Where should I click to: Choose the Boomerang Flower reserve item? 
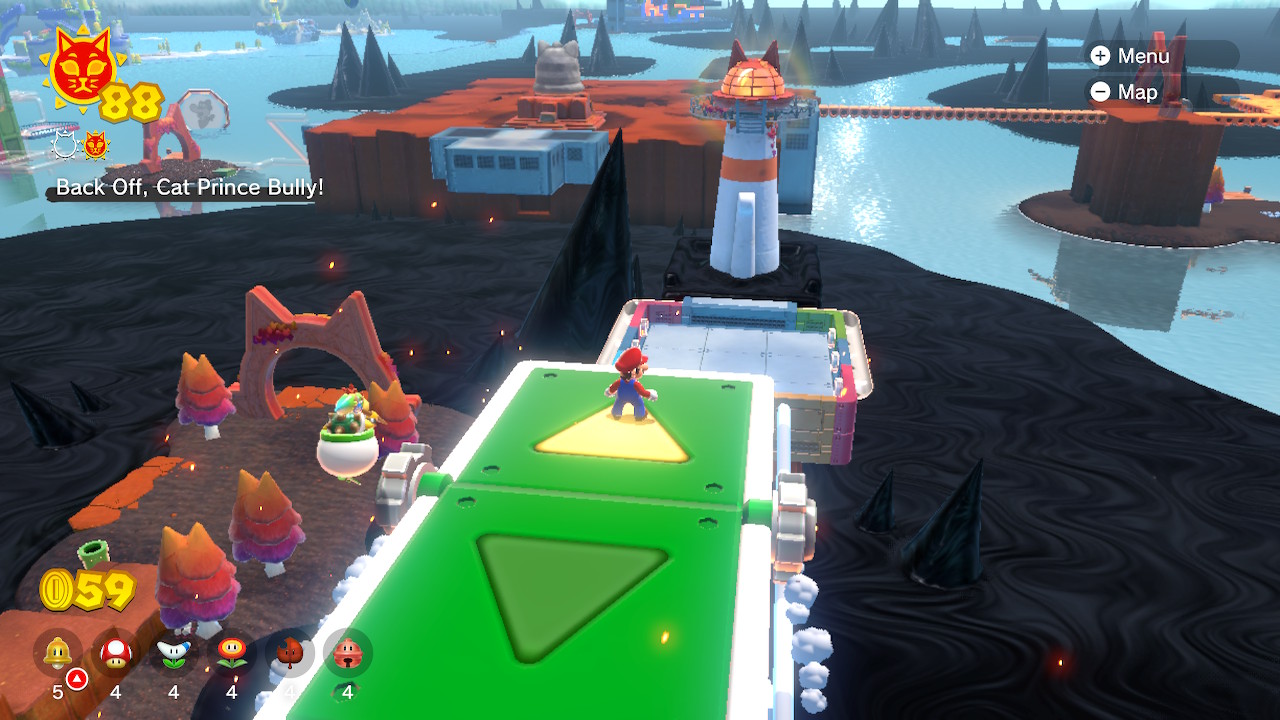click(x=174, y=654)
